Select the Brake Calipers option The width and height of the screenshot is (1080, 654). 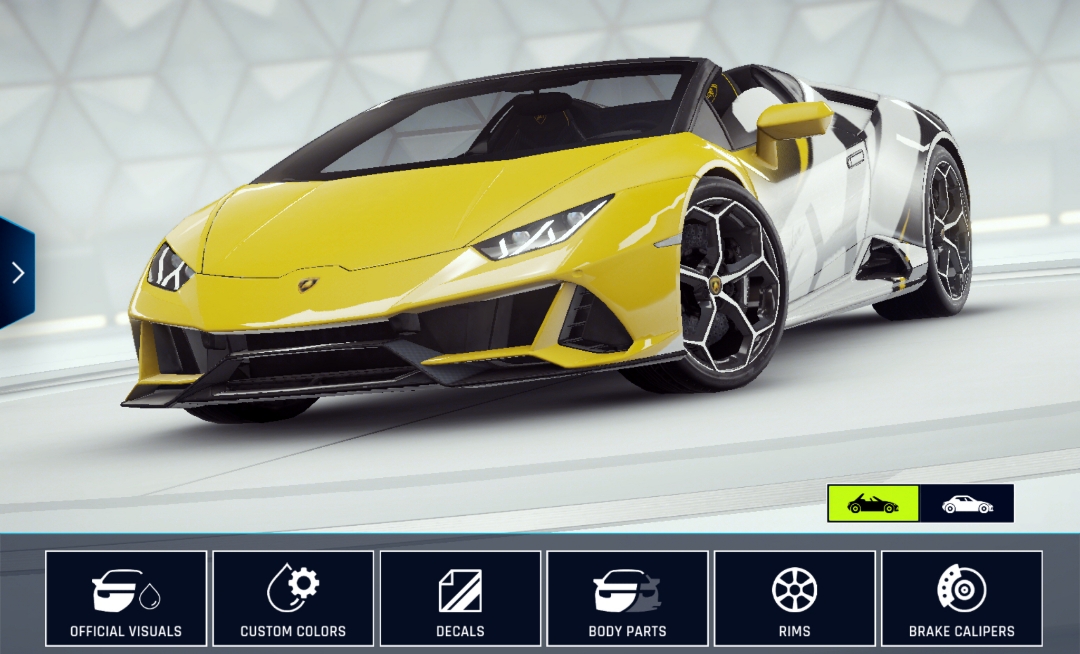click(x=961, y=598)
